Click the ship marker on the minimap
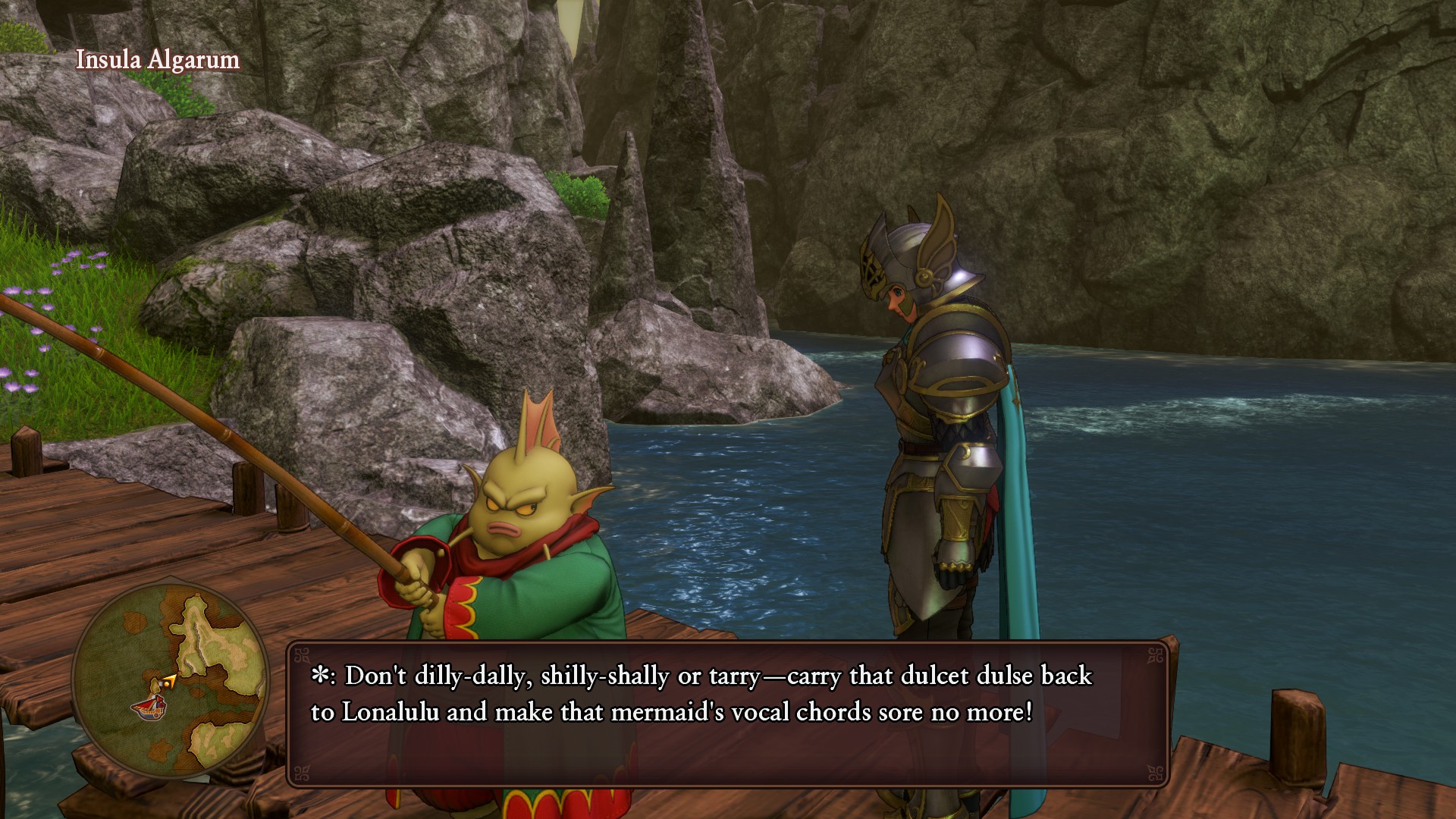1456x819 pixels. (149, 708)
